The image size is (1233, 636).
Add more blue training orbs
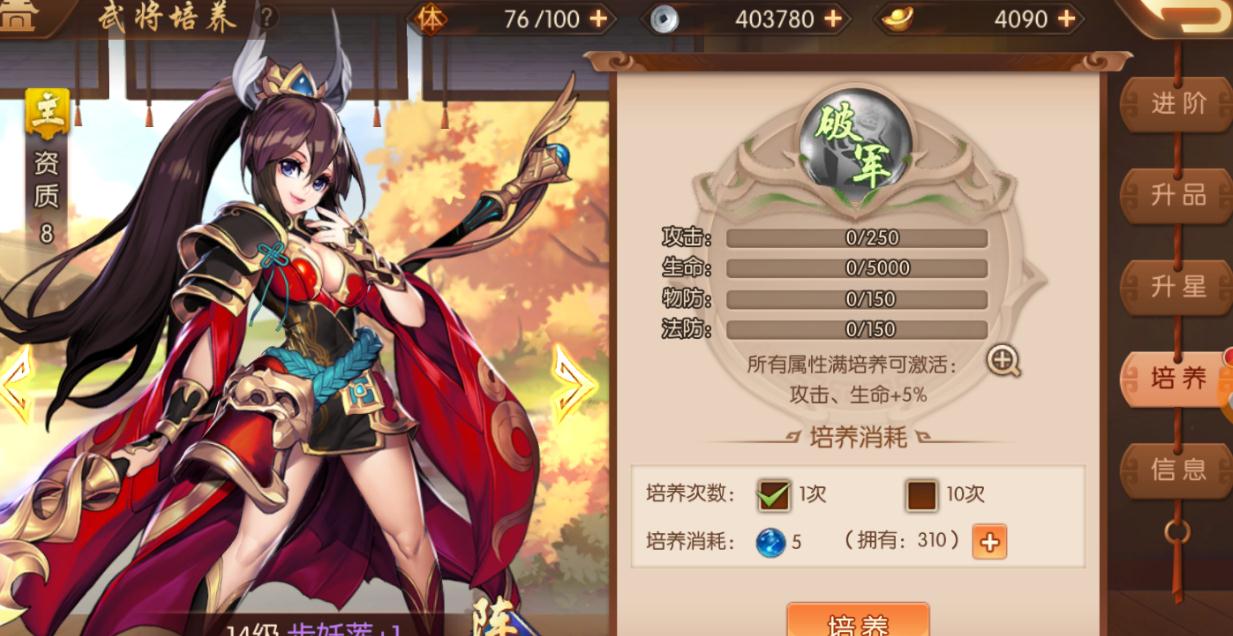point(989,542)
